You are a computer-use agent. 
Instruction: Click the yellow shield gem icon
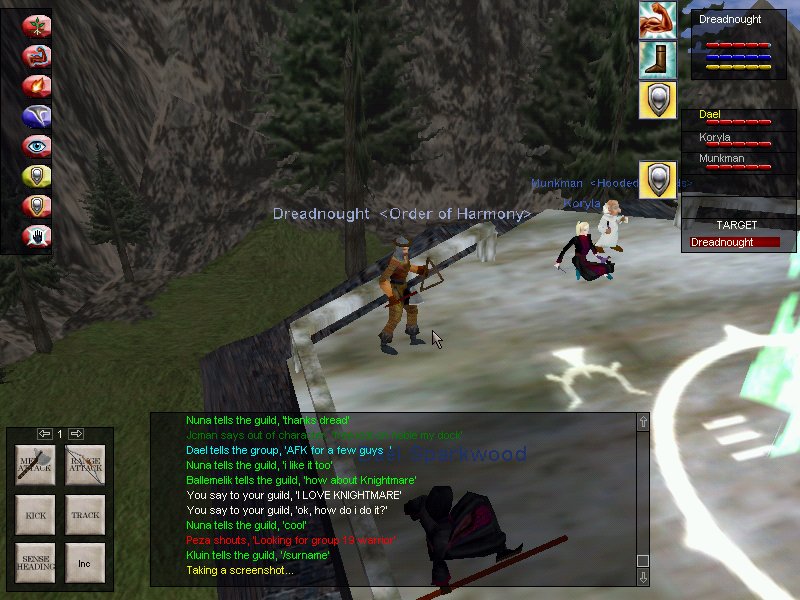pyautogui.click(x=36, y=176)
